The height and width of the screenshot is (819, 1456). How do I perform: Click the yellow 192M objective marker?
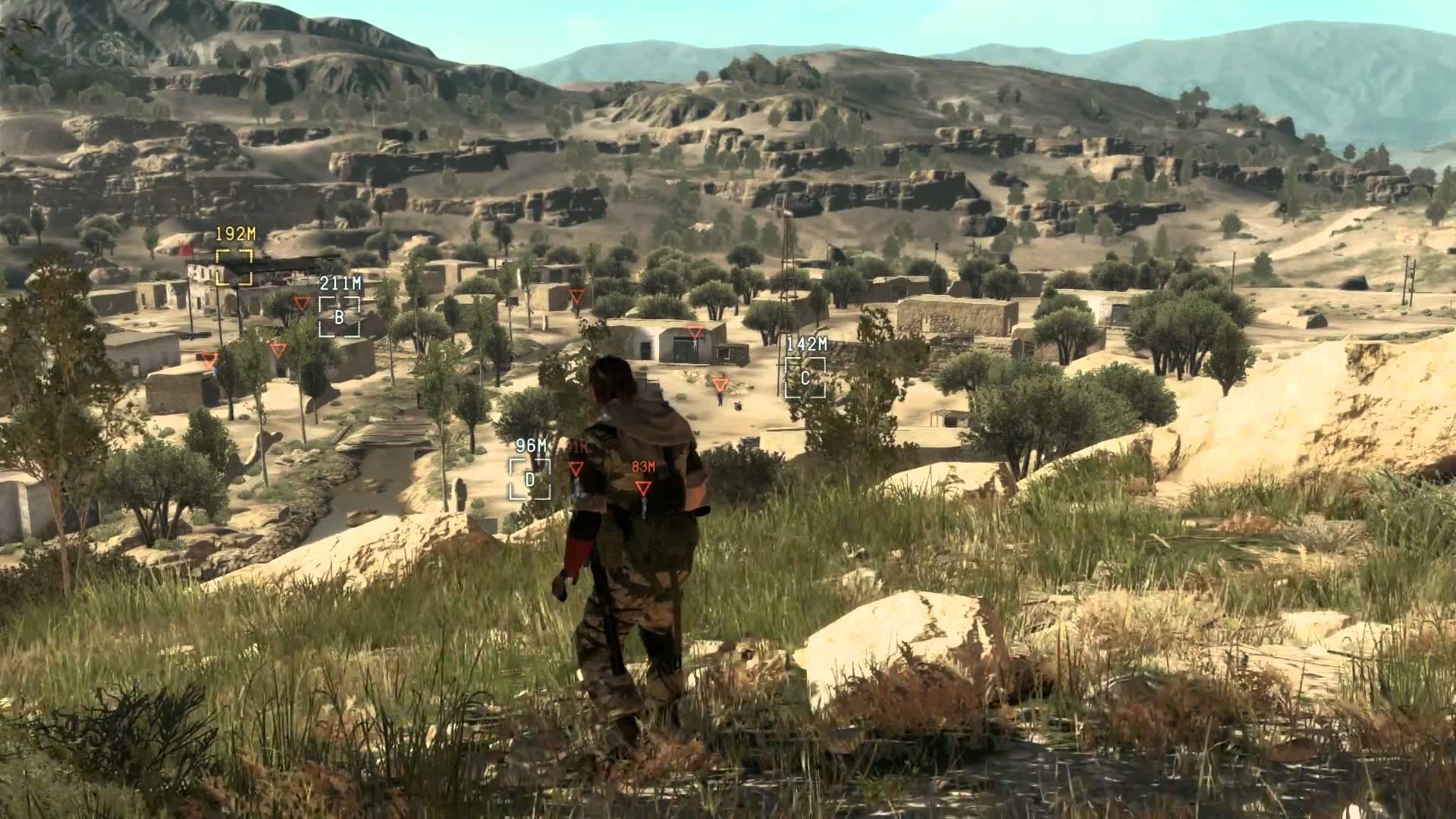[x=234, y=266]
